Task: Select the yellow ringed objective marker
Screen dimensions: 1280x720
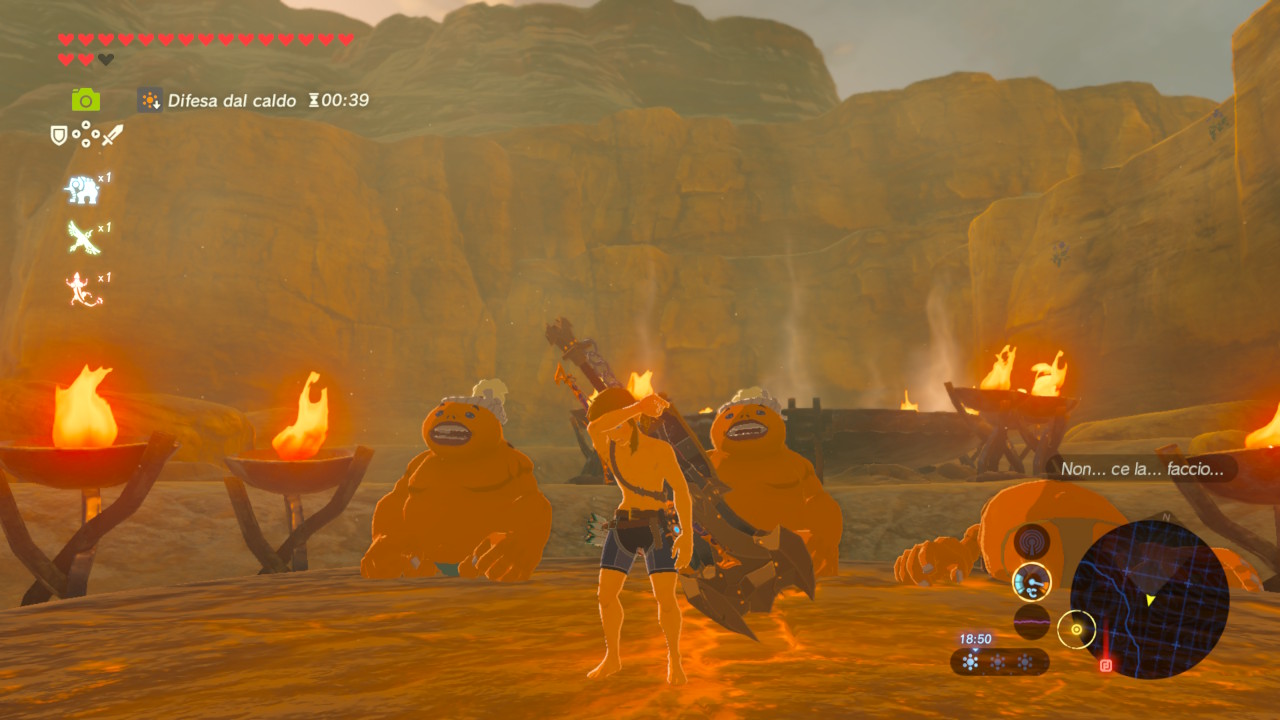Action: click(x=1076, y=629)
